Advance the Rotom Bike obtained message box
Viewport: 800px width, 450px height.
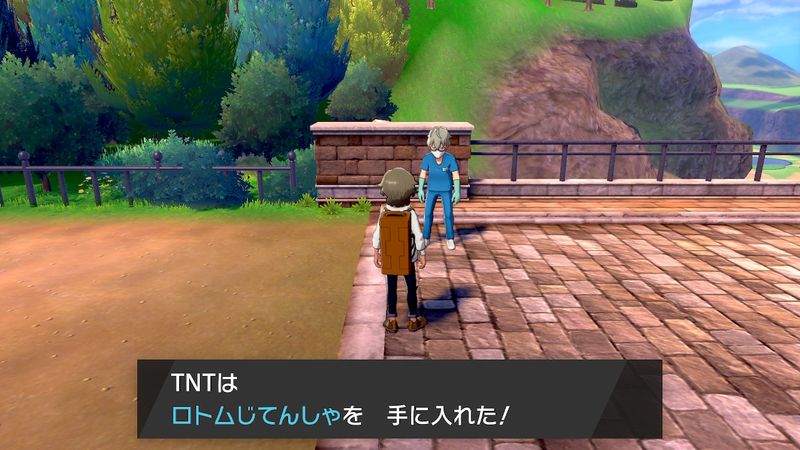coord(399,398)
